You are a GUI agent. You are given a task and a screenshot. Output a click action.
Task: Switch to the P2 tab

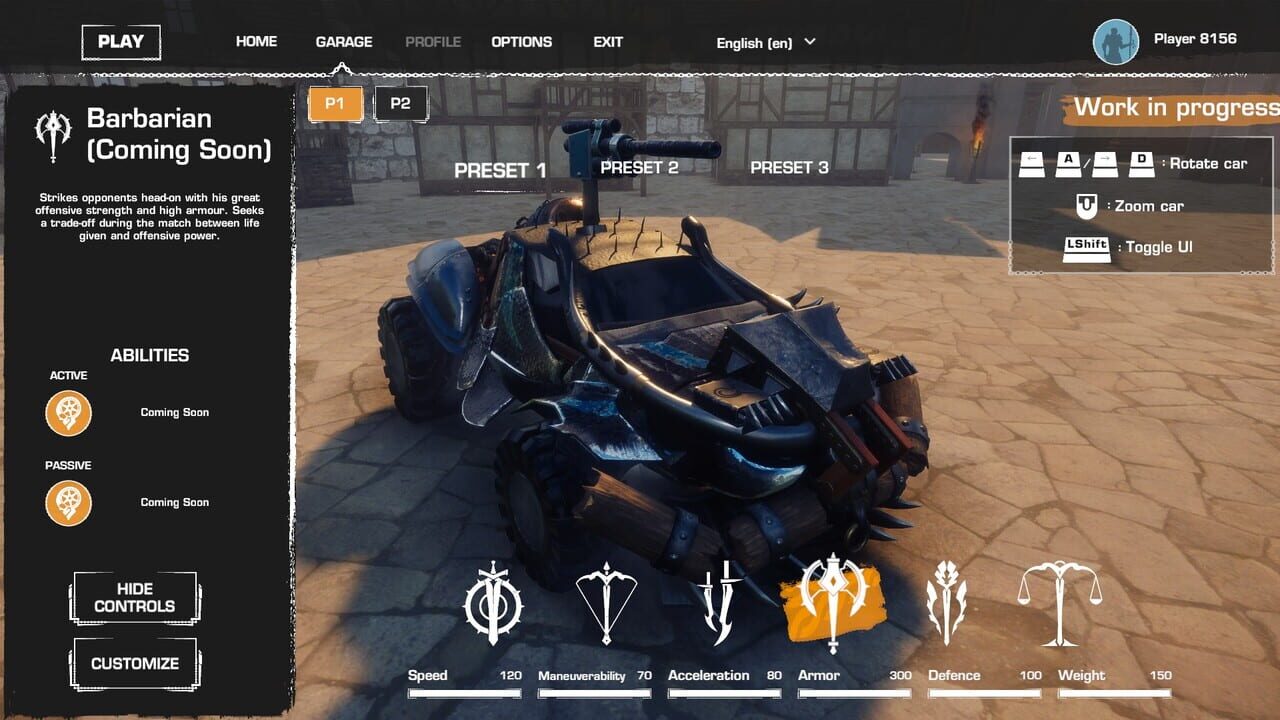(400, 103)
